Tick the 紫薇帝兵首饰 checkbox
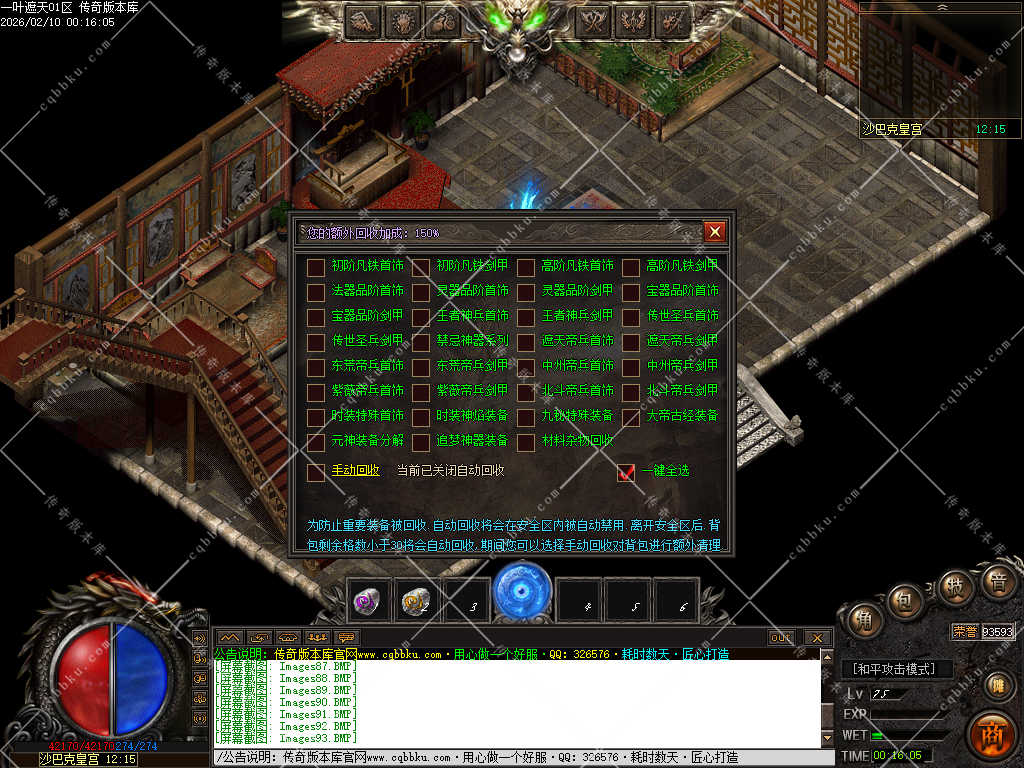The height and width of the screenshot is (768, 1024). pos(316,392)
